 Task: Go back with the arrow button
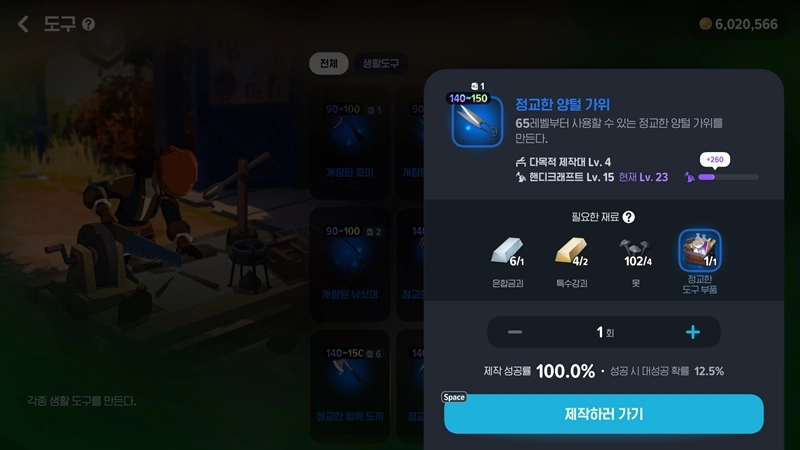23,24
